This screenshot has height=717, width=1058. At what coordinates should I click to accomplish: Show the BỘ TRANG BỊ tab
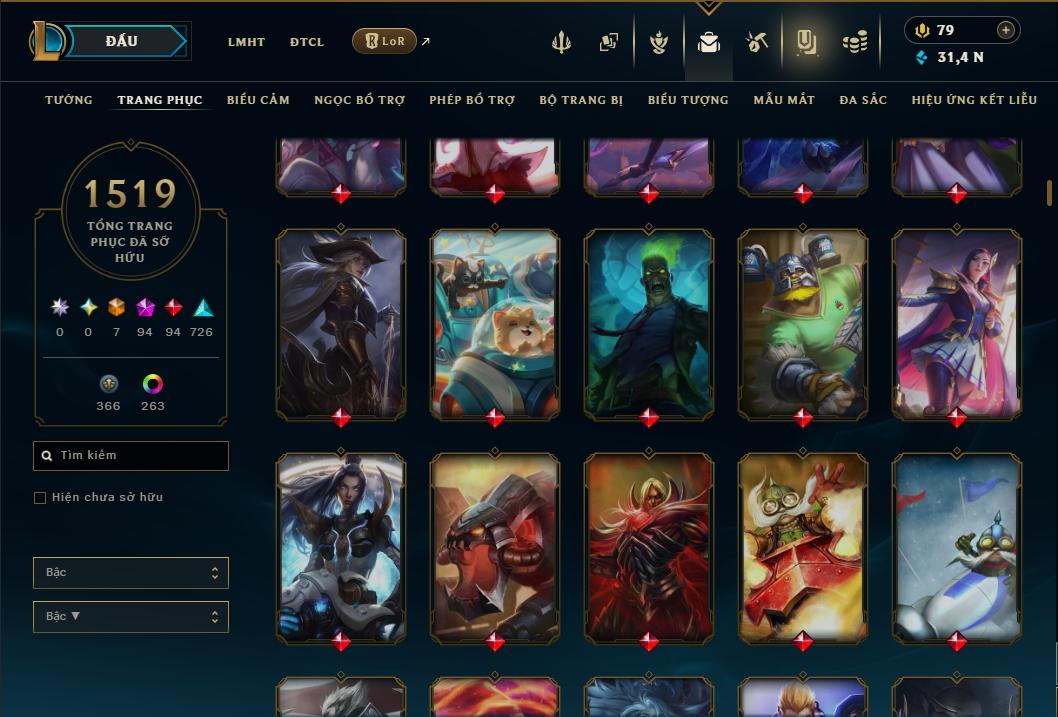click(581, 100)
